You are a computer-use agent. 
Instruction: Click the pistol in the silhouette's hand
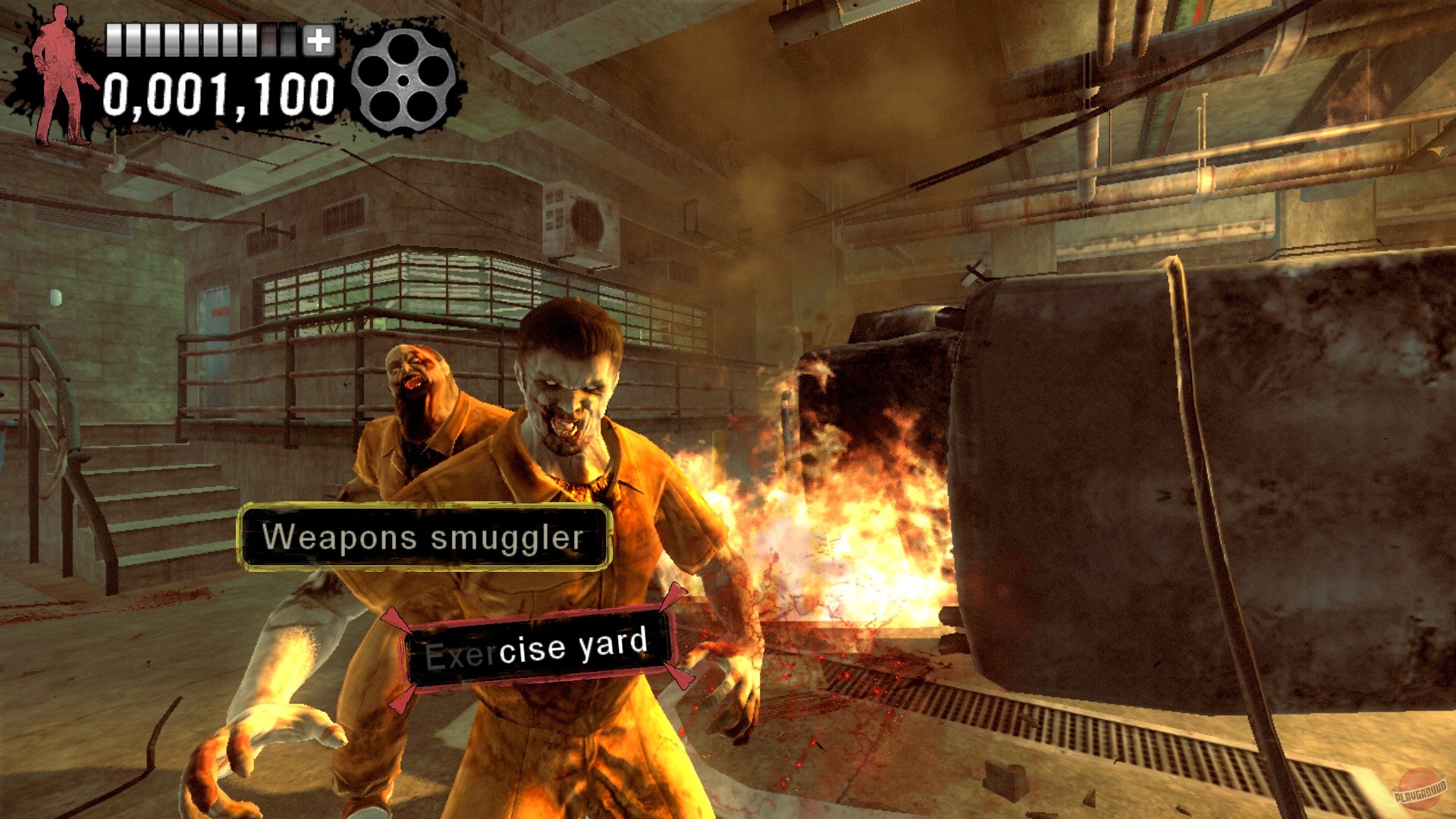pos(89,80)
